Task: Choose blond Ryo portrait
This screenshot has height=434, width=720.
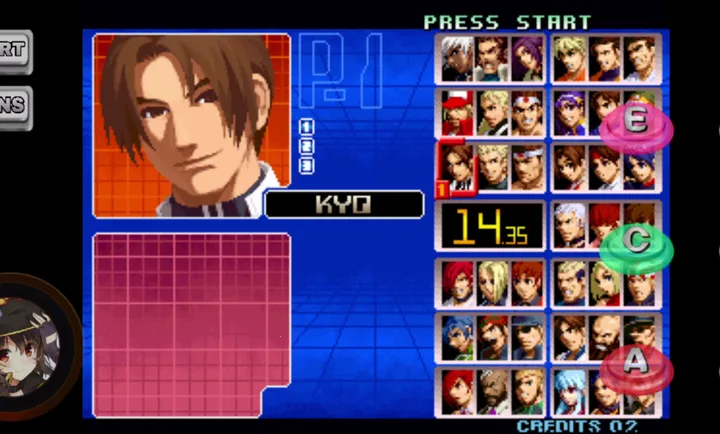Action: click(x=570, y=60)
